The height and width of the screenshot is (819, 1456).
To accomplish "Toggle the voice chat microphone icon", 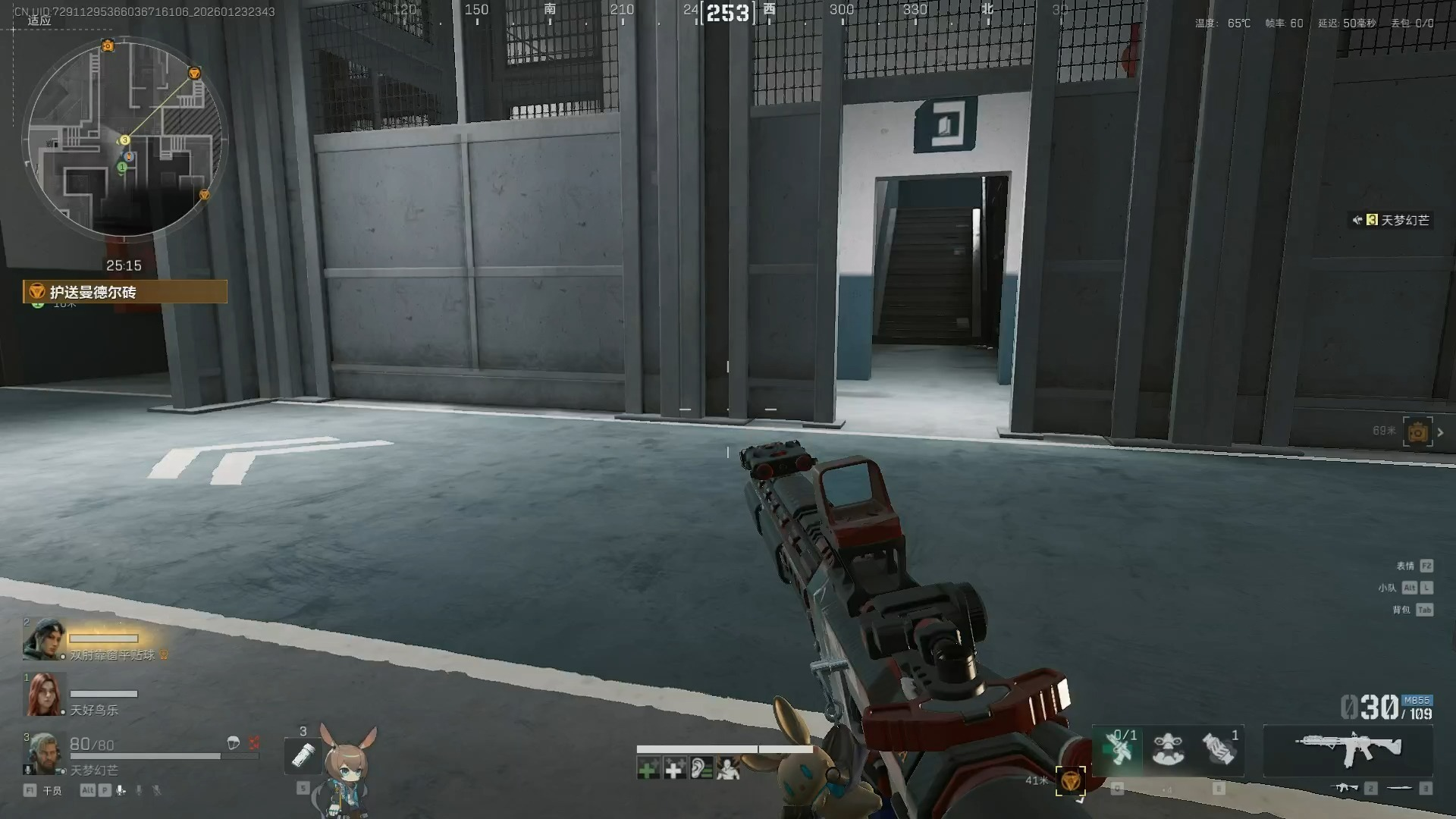I will coord(121,790).
